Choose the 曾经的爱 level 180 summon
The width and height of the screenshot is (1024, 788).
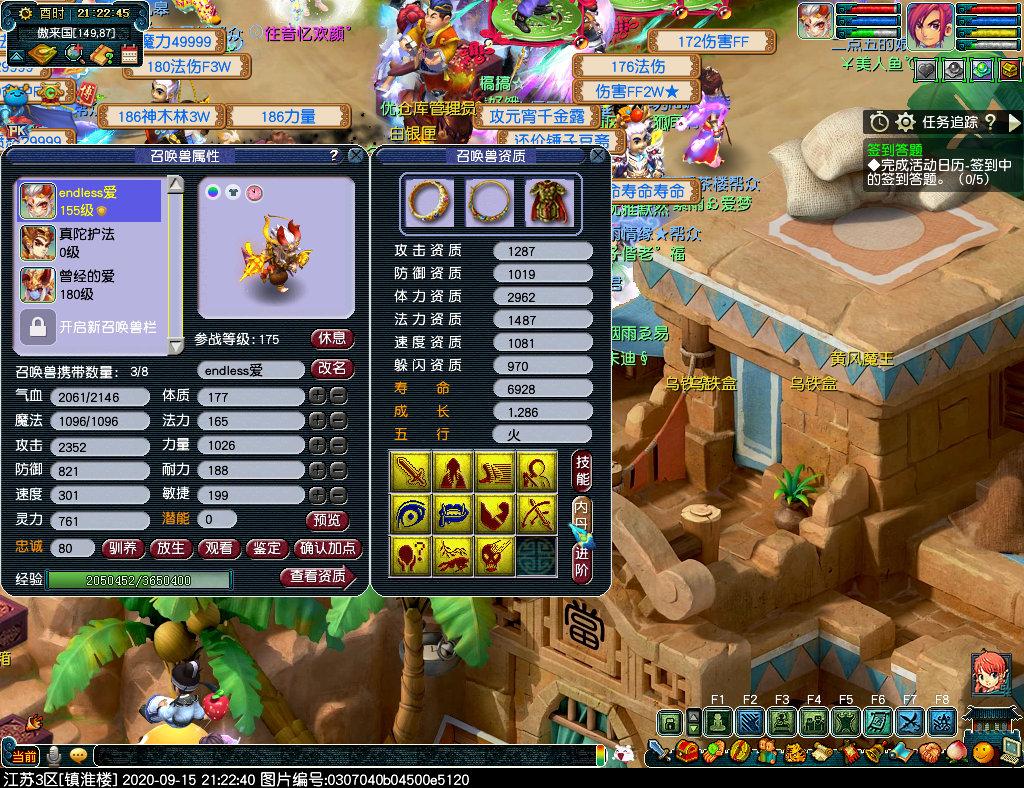pyautogui.click(x=90, y=285)
